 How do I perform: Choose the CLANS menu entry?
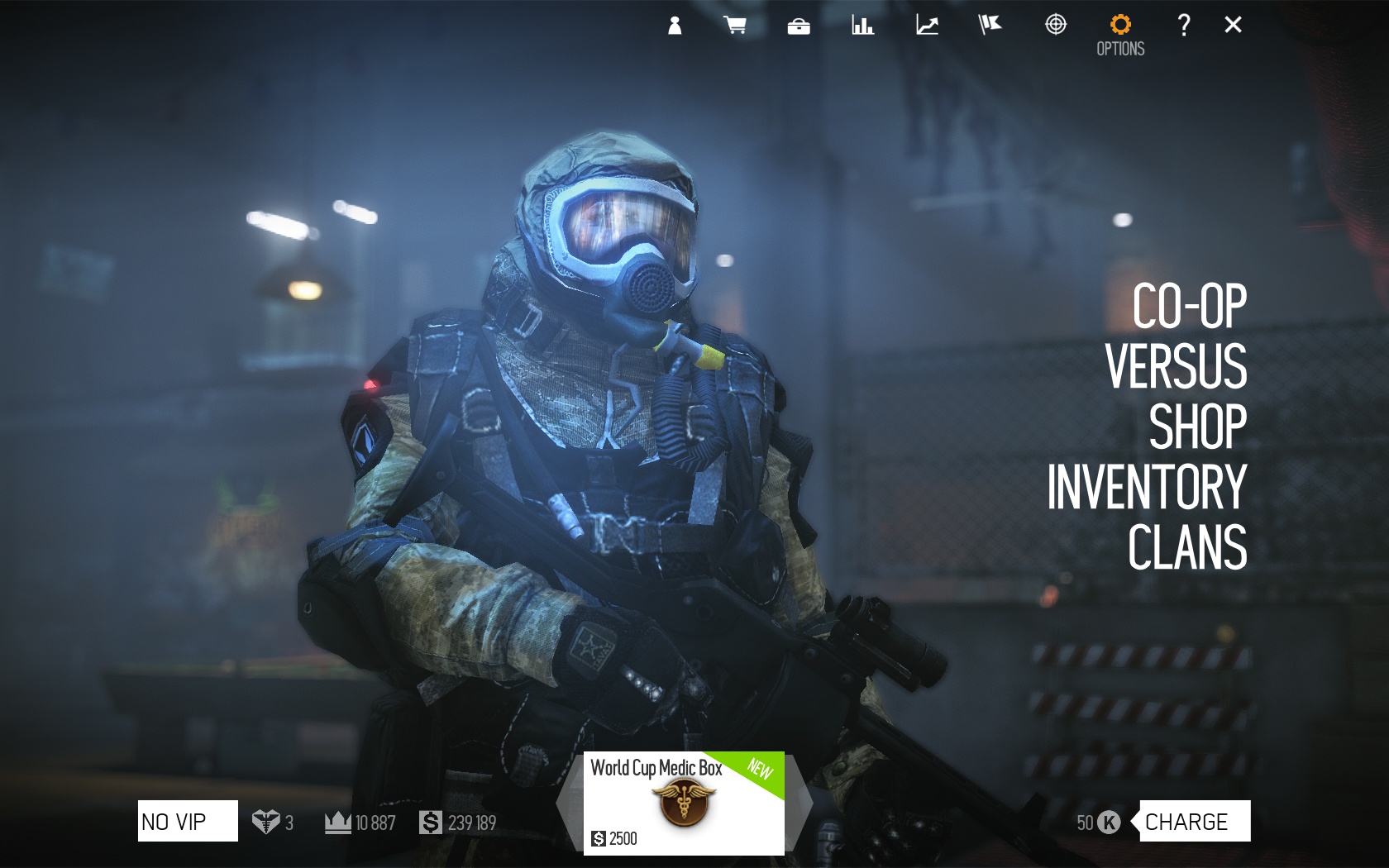[x=1187, y=547]
